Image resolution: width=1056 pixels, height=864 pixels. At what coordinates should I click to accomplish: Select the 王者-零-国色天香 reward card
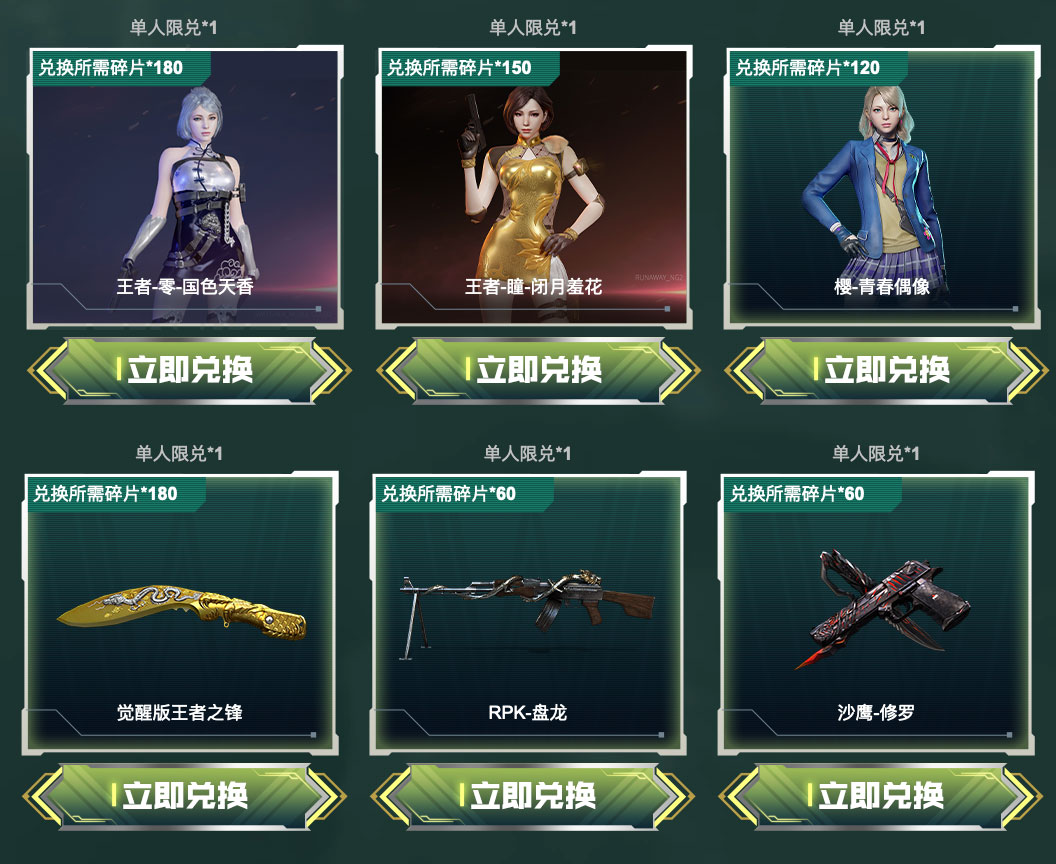coord(187,186)
